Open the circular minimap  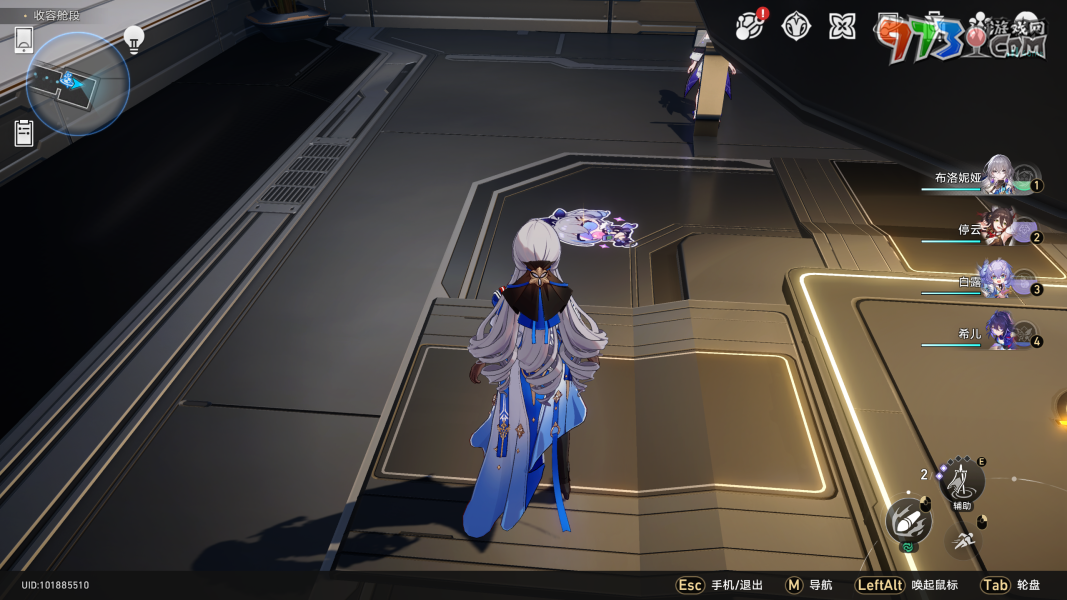[x=77, y=84]
